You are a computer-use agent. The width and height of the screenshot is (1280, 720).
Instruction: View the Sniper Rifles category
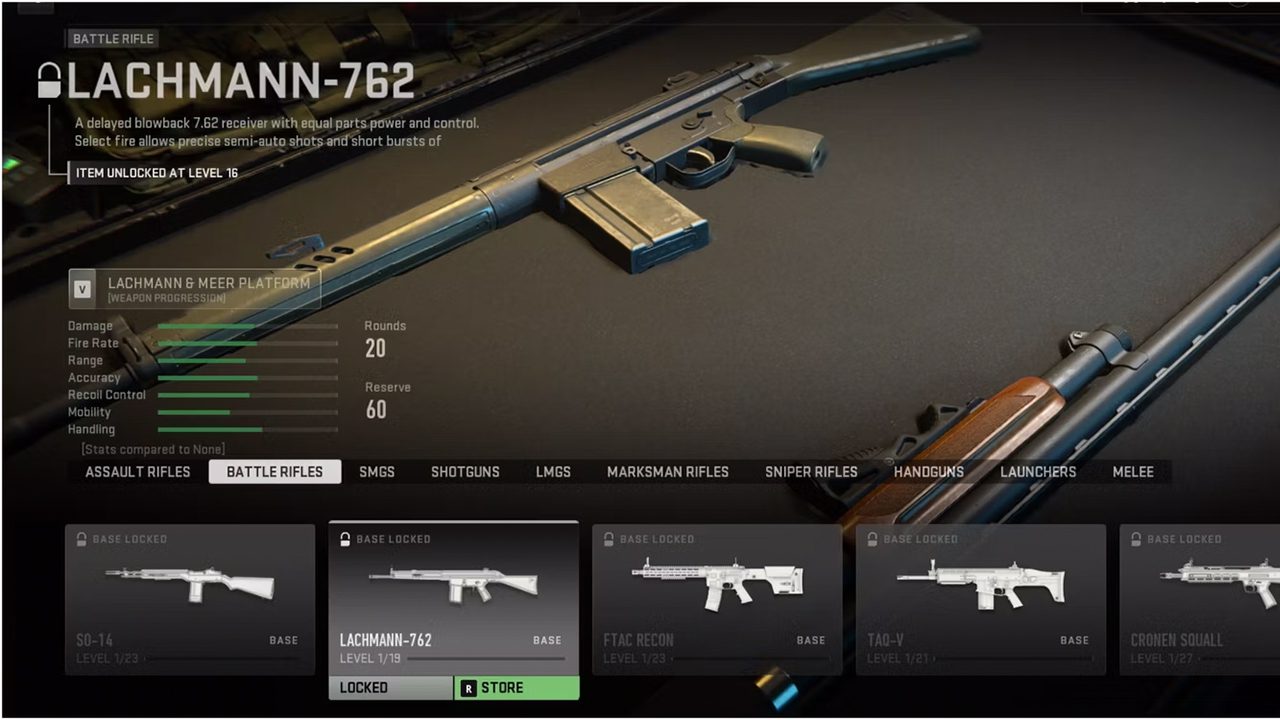point(811,472)
